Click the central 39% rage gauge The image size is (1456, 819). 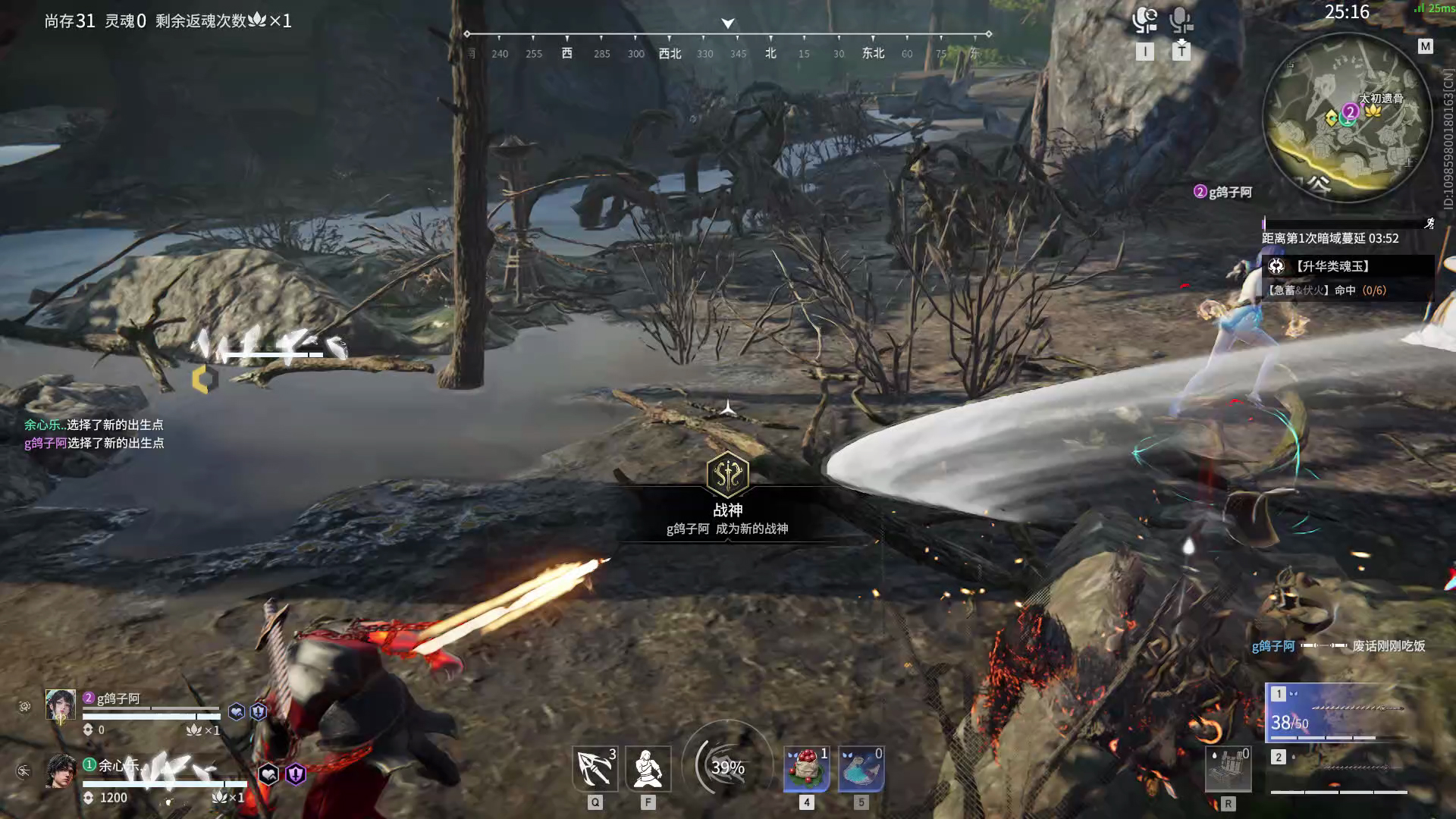(x=728, y=767)
